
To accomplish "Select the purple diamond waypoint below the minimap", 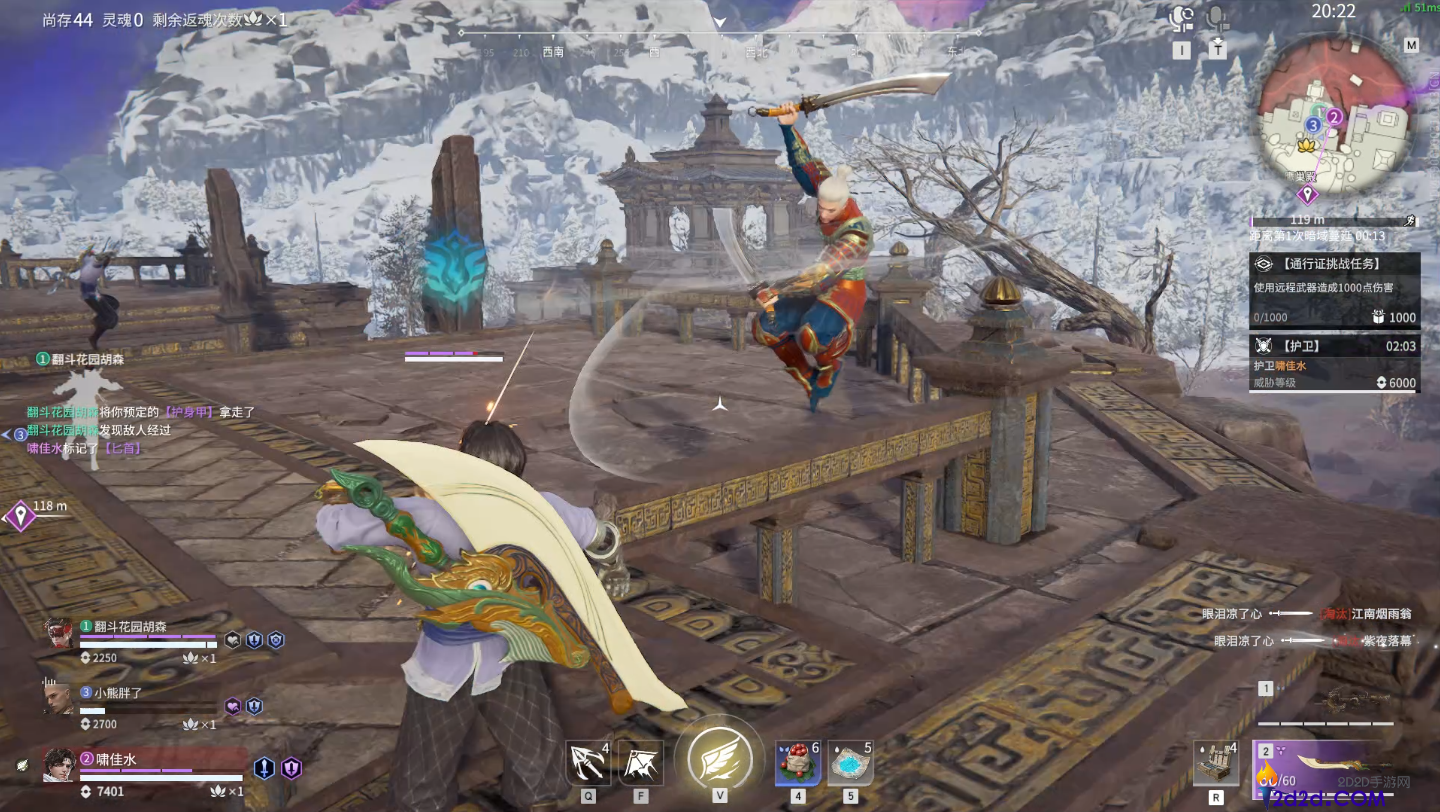I will 1306,194.
